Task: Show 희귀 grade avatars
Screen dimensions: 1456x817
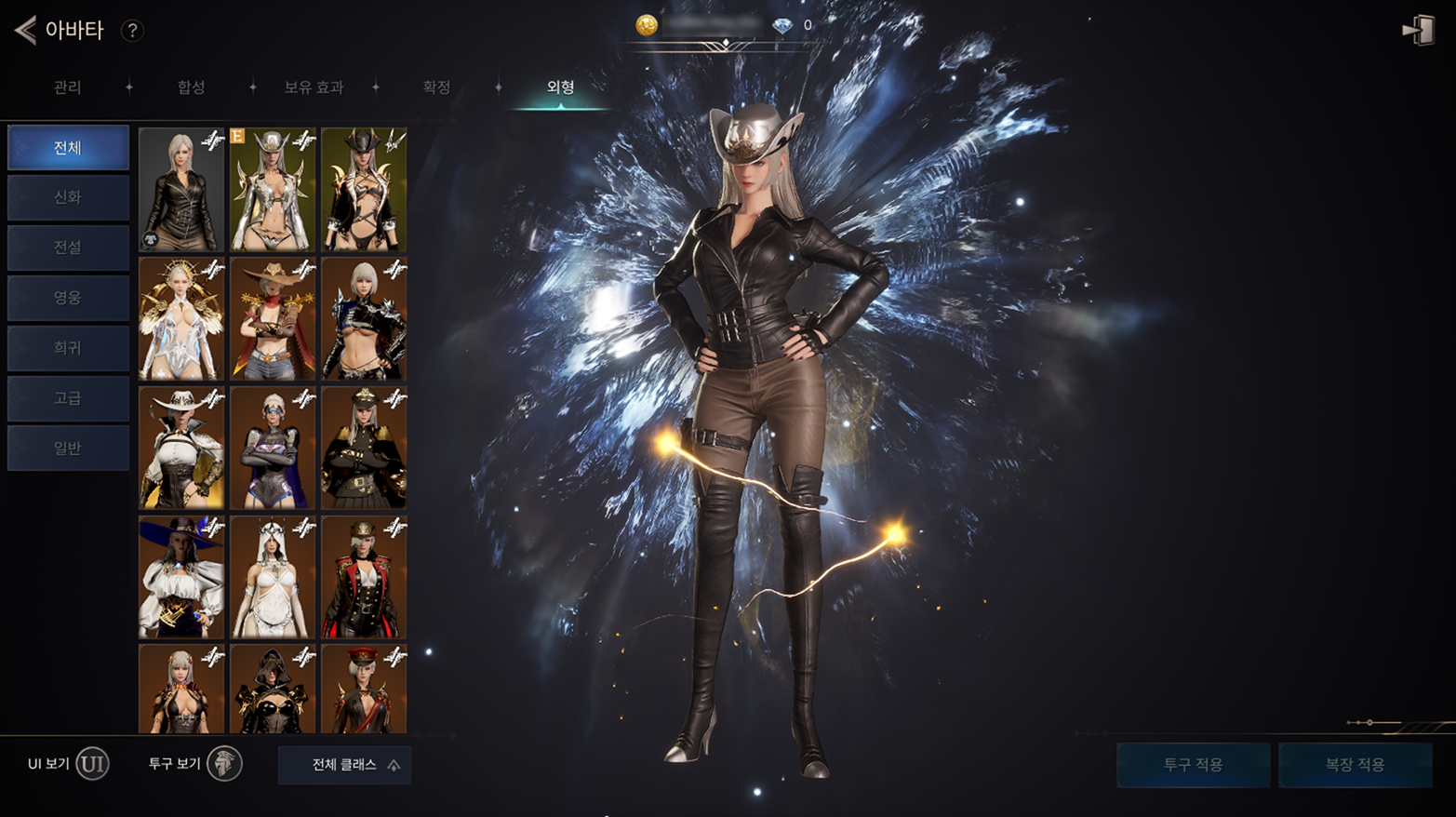Action: [68, 348]
